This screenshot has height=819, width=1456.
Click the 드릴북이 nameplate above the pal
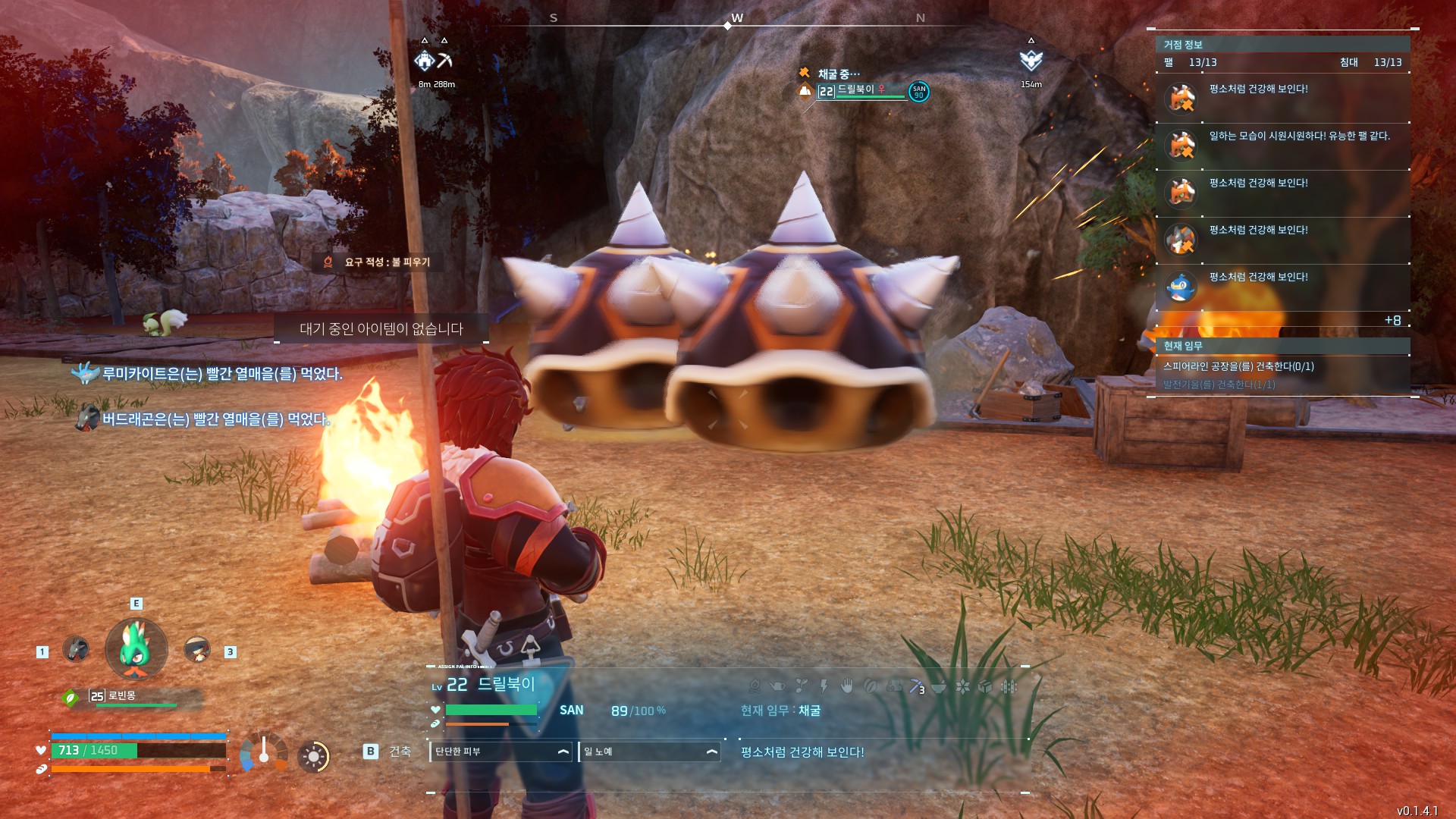[855, 90]
